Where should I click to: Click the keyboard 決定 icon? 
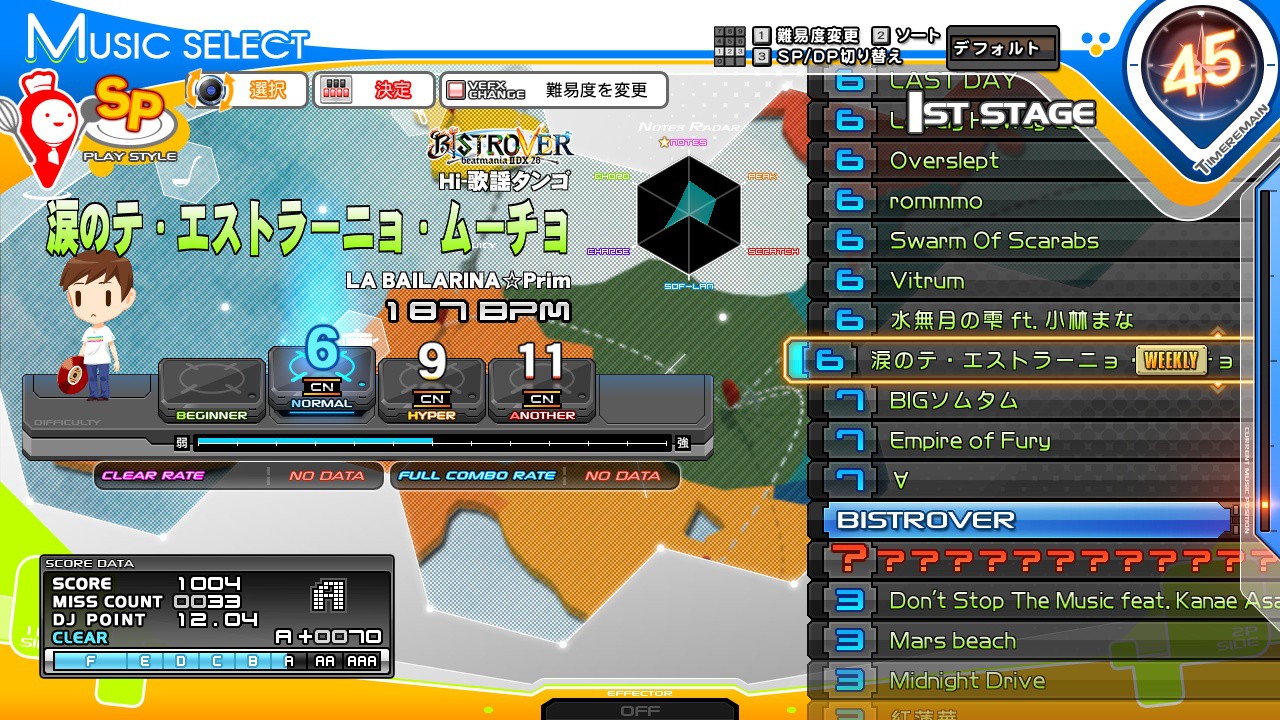coord(335,90)
